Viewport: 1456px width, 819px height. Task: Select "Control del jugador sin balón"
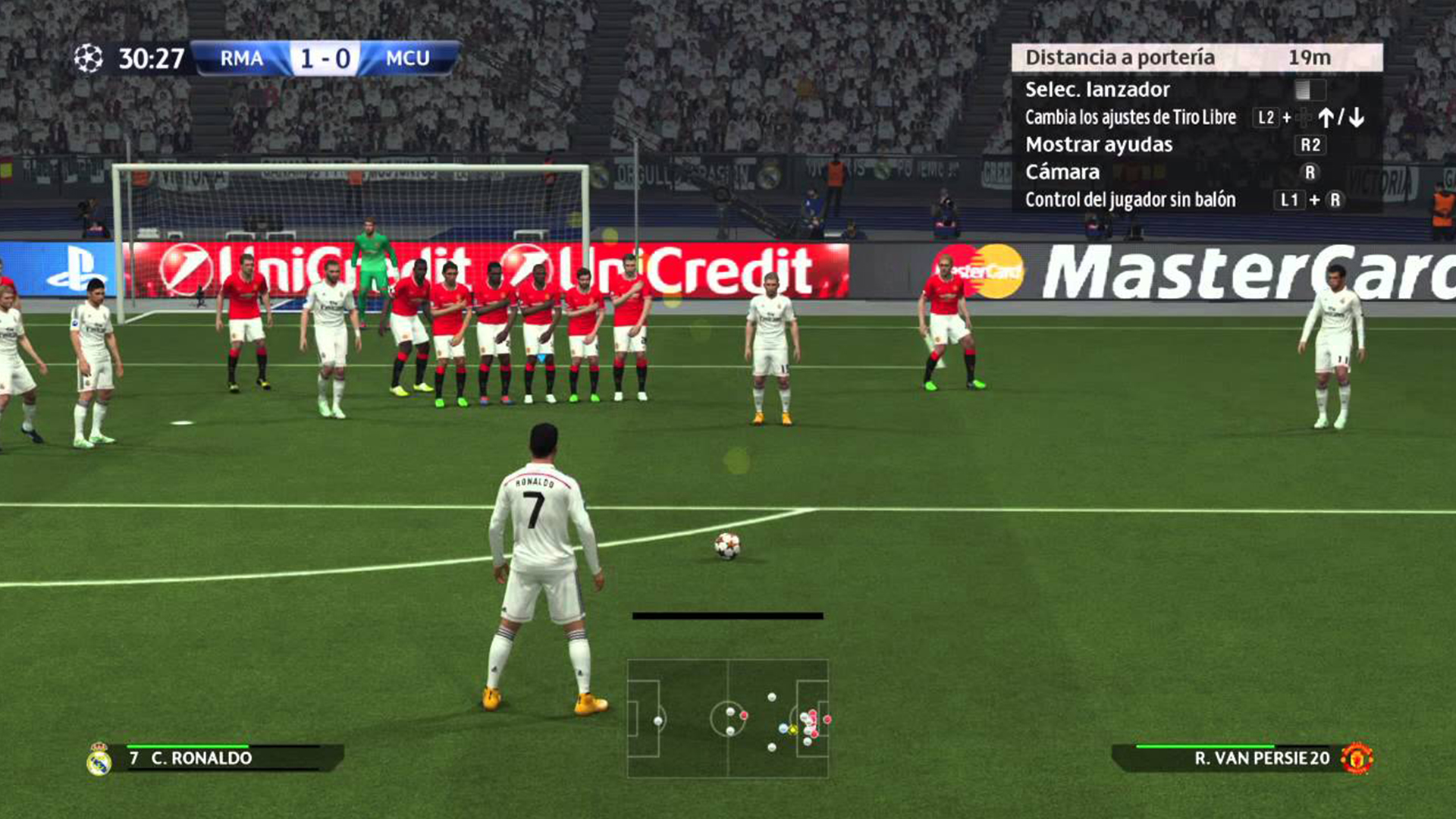click(1130, 200)
